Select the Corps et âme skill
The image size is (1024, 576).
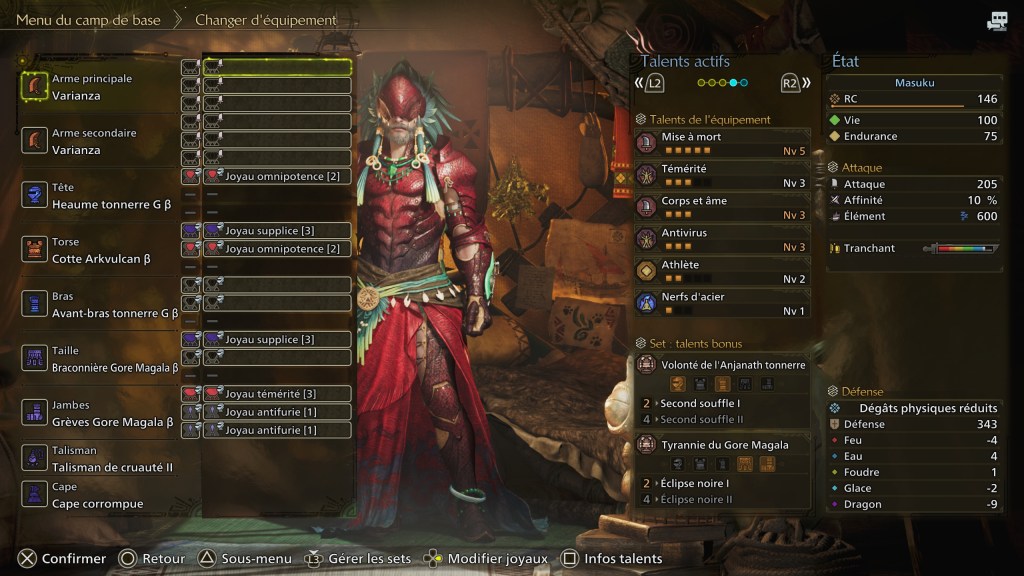pyautogui.click(x=722, y=207)
